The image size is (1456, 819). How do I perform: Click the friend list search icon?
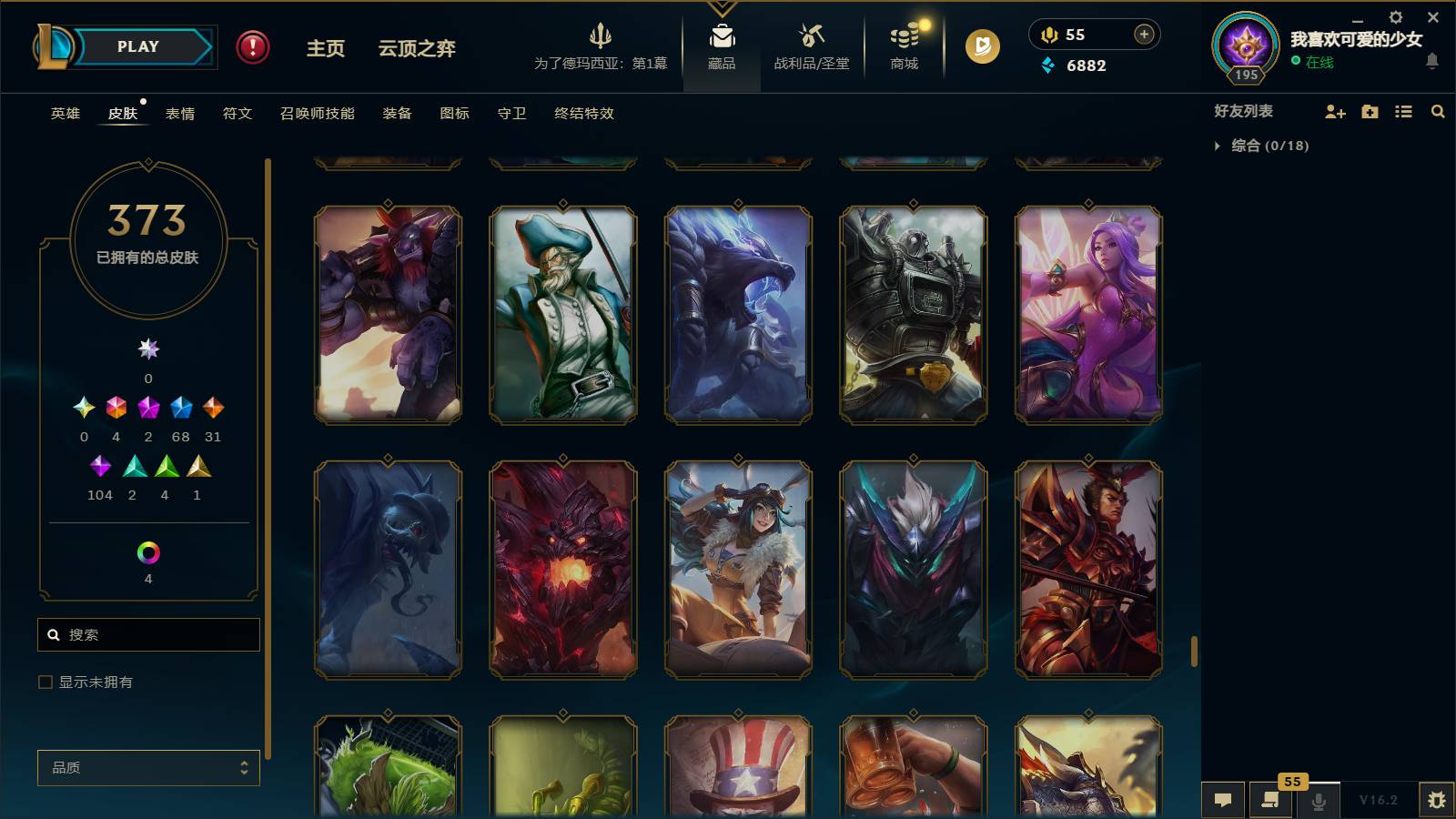[x=1439, y=111]
